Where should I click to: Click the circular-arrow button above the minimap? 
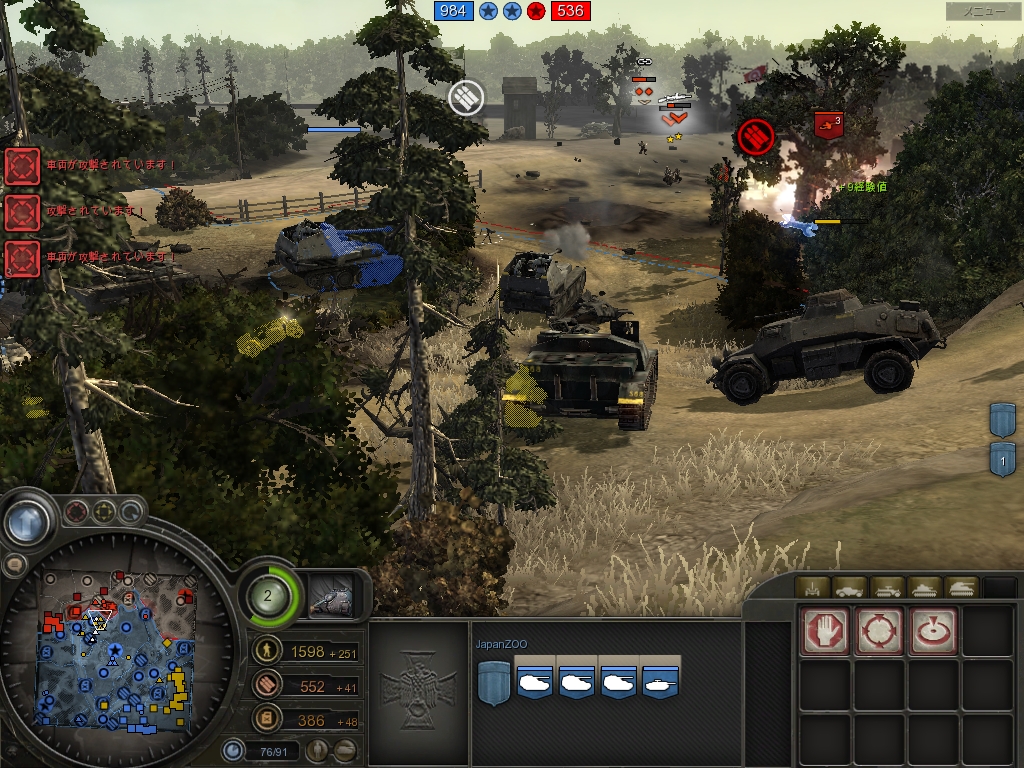pyautogui.click(x=131, y=513)
